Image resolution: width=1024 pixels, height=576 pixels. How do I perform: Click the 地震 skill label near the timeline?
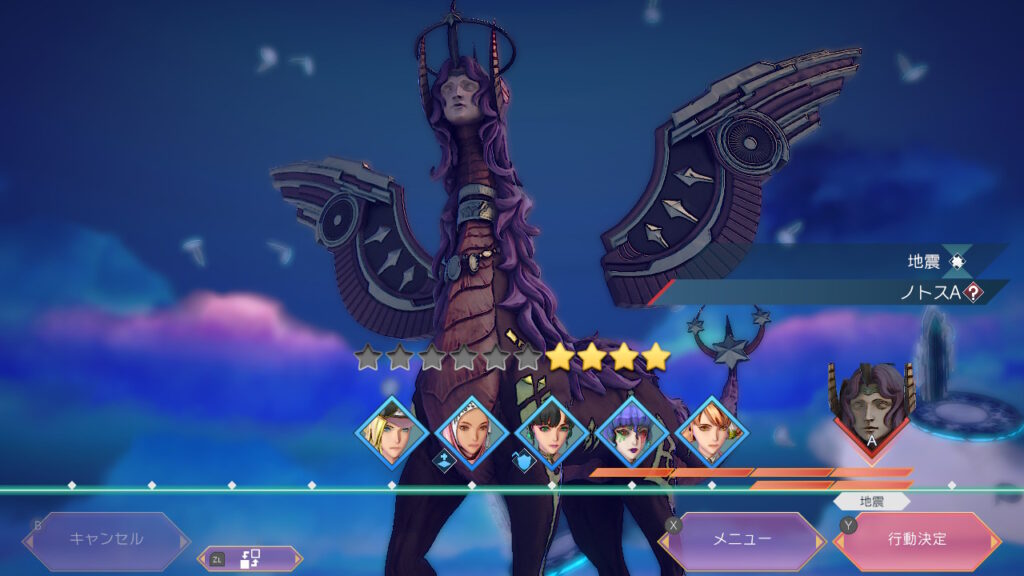[x=872, y=501]
